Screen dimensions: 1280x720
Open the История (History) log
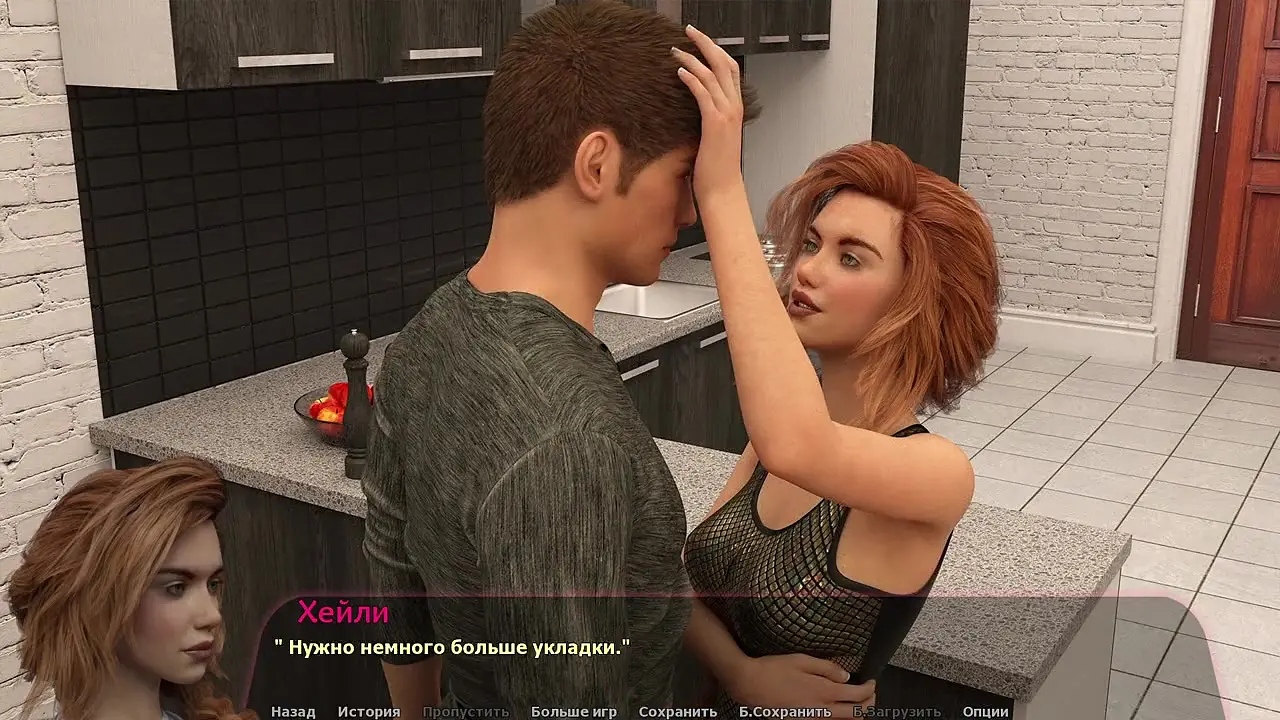pos(368,712)
